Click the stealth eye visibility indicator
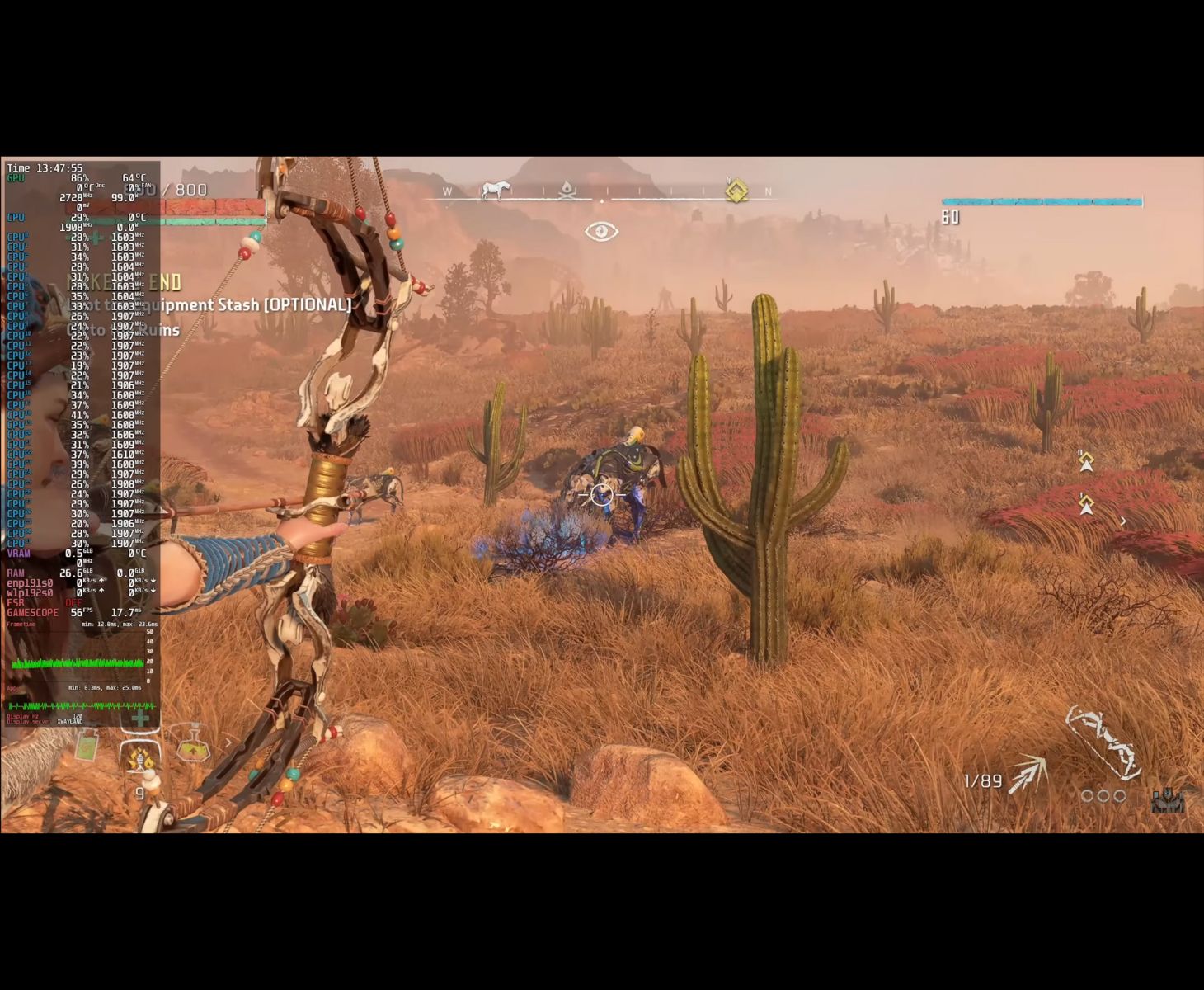Screen dimensions: 1204x990 pos(601,232)
